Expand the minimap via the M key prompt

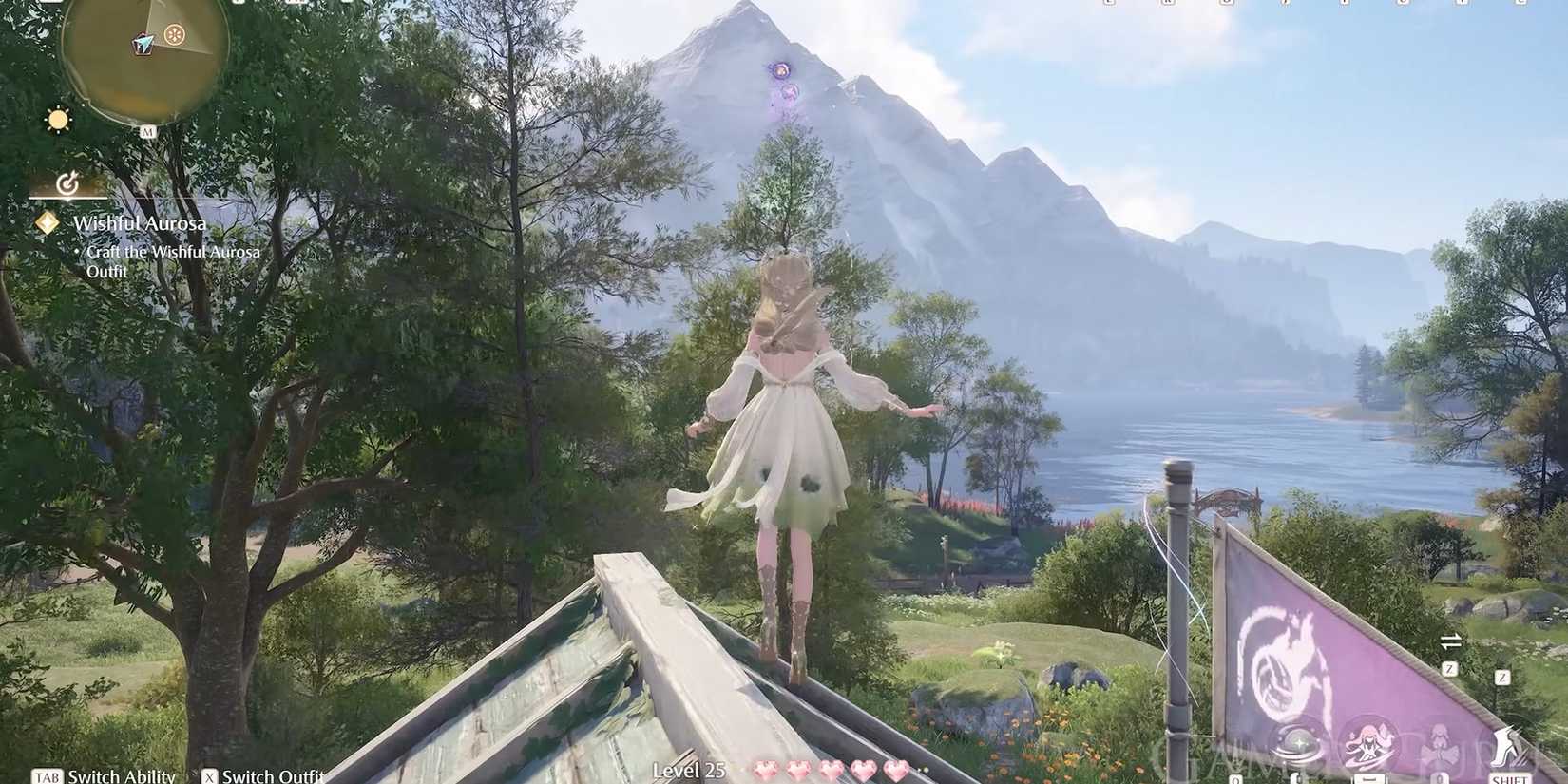(148, 130)
